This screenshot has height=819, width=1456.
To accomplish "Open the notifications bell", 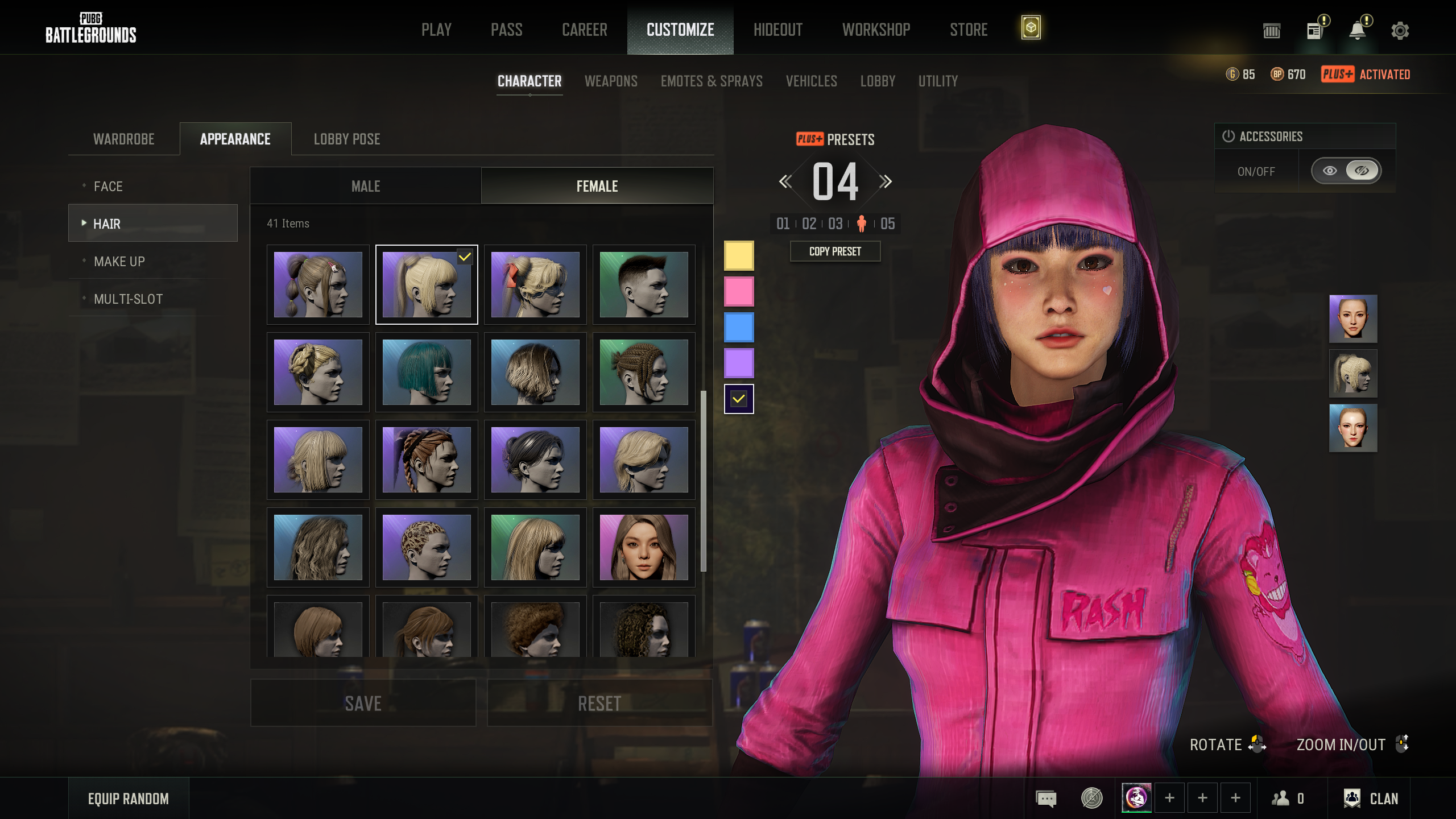I will tap(1358, 31).
